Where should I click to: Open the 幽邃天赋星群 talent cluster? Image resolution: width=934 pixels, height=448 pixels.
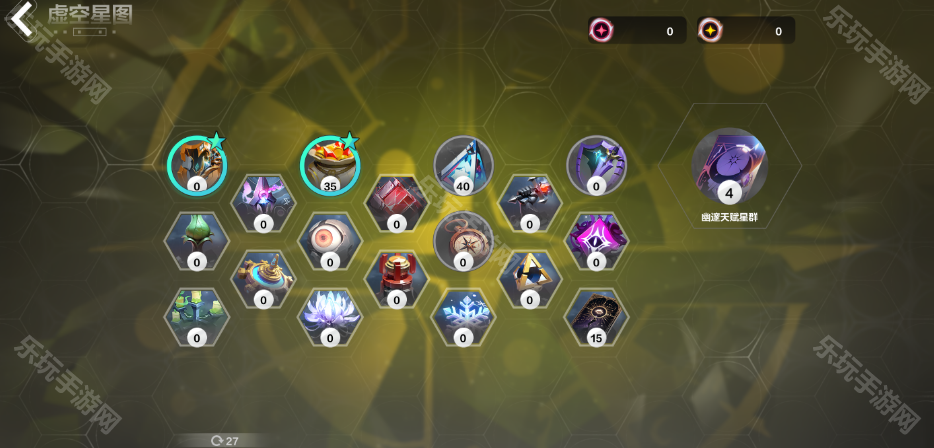point(729,166)
